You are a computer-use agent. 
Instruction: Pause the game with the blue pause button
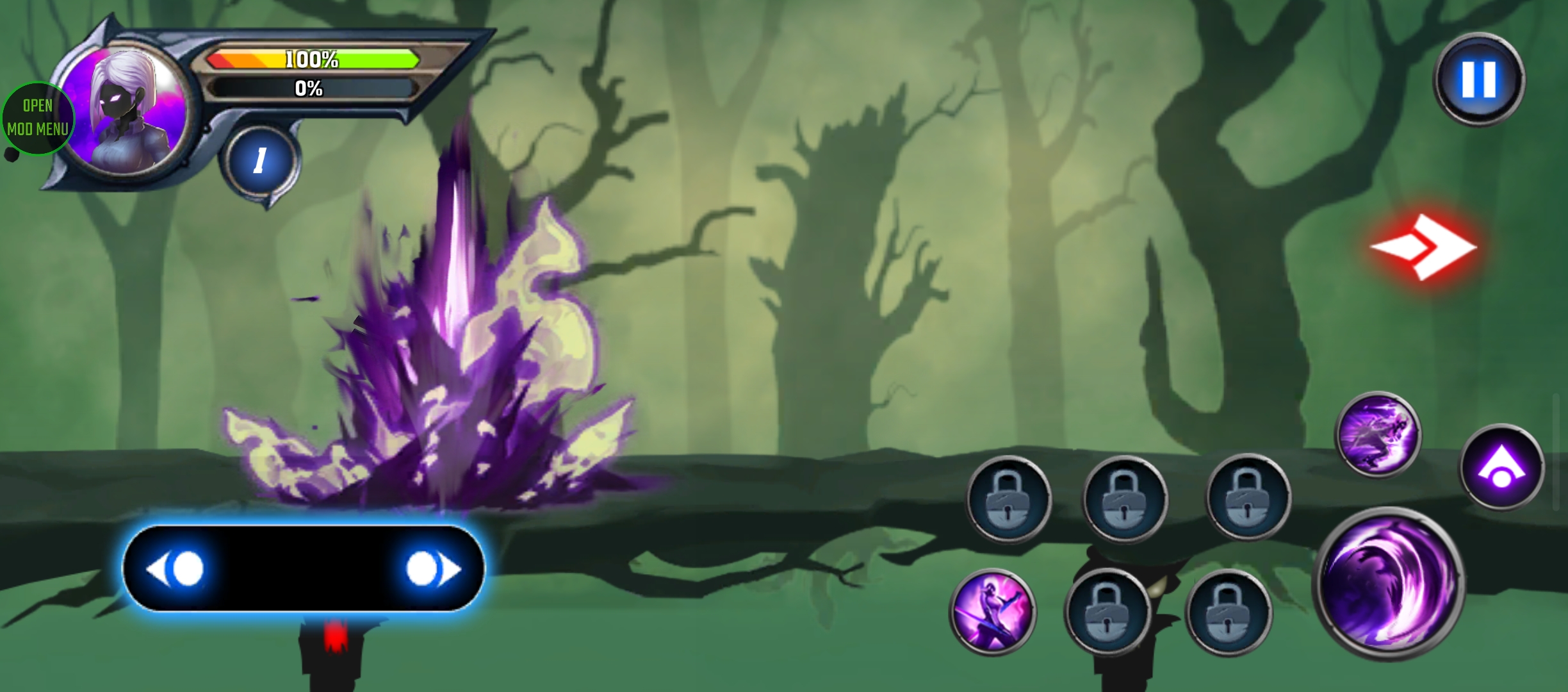coord(1478,80)
